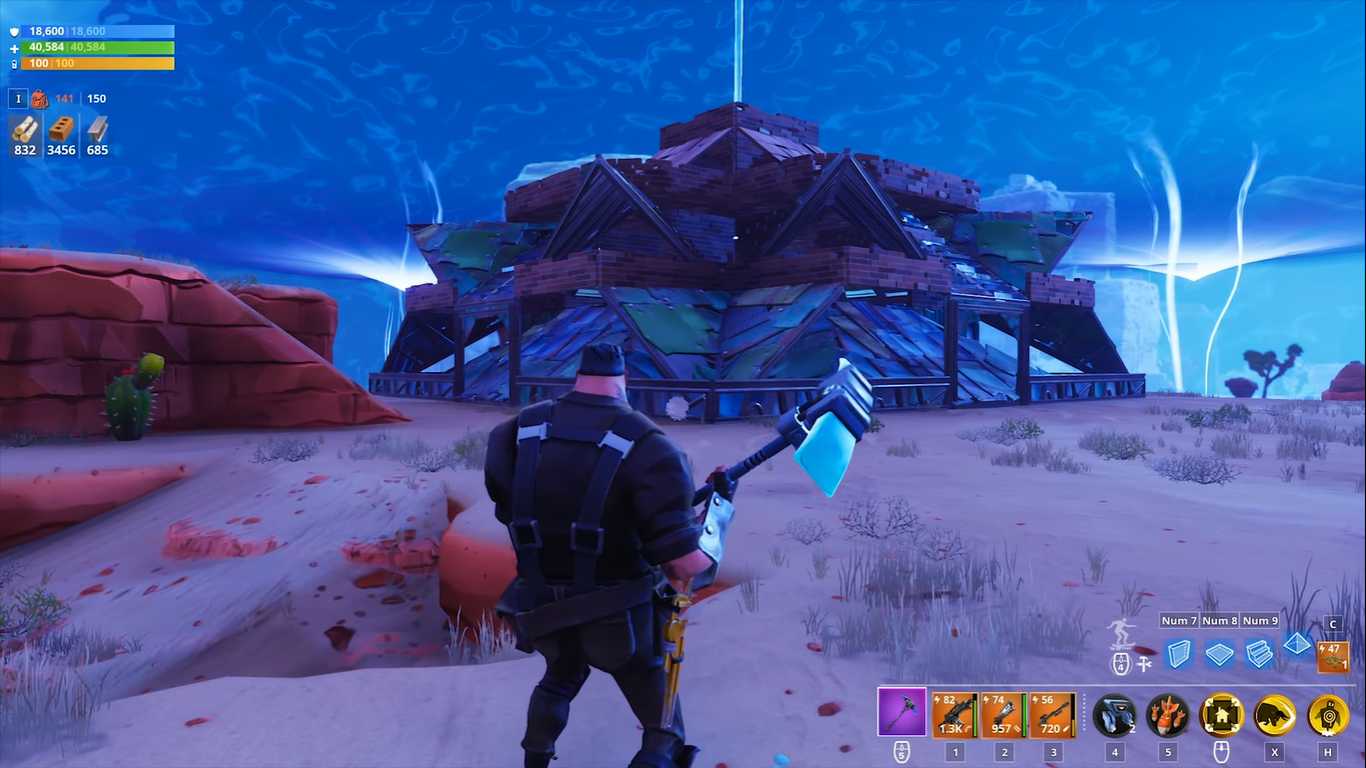Screen dimensions: 1366x768
Task: Open the orange trap slot
Action: pyautogui.click(x=1333, y=656)
